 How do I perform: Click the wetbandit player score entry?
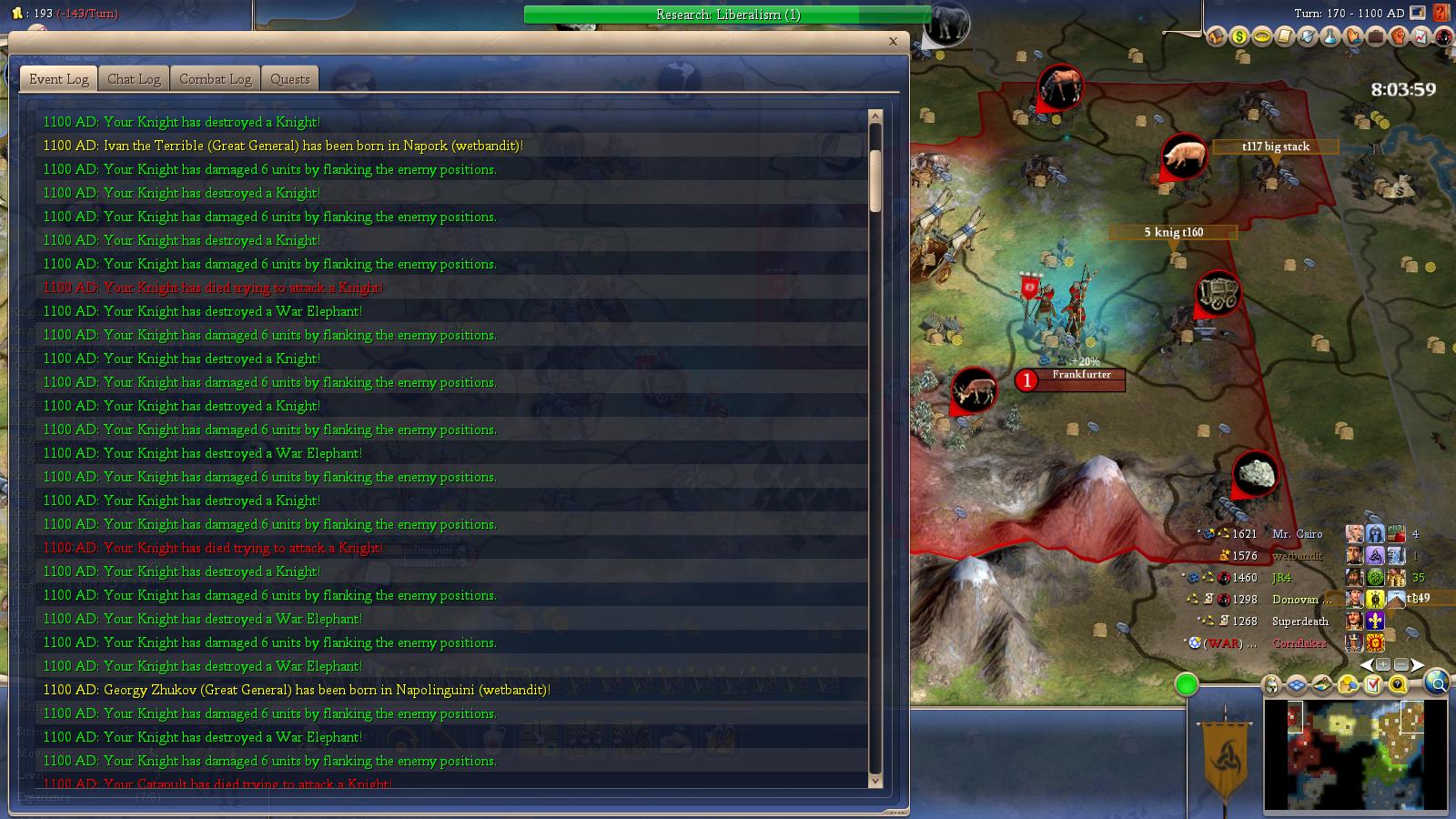(1300, 555)
